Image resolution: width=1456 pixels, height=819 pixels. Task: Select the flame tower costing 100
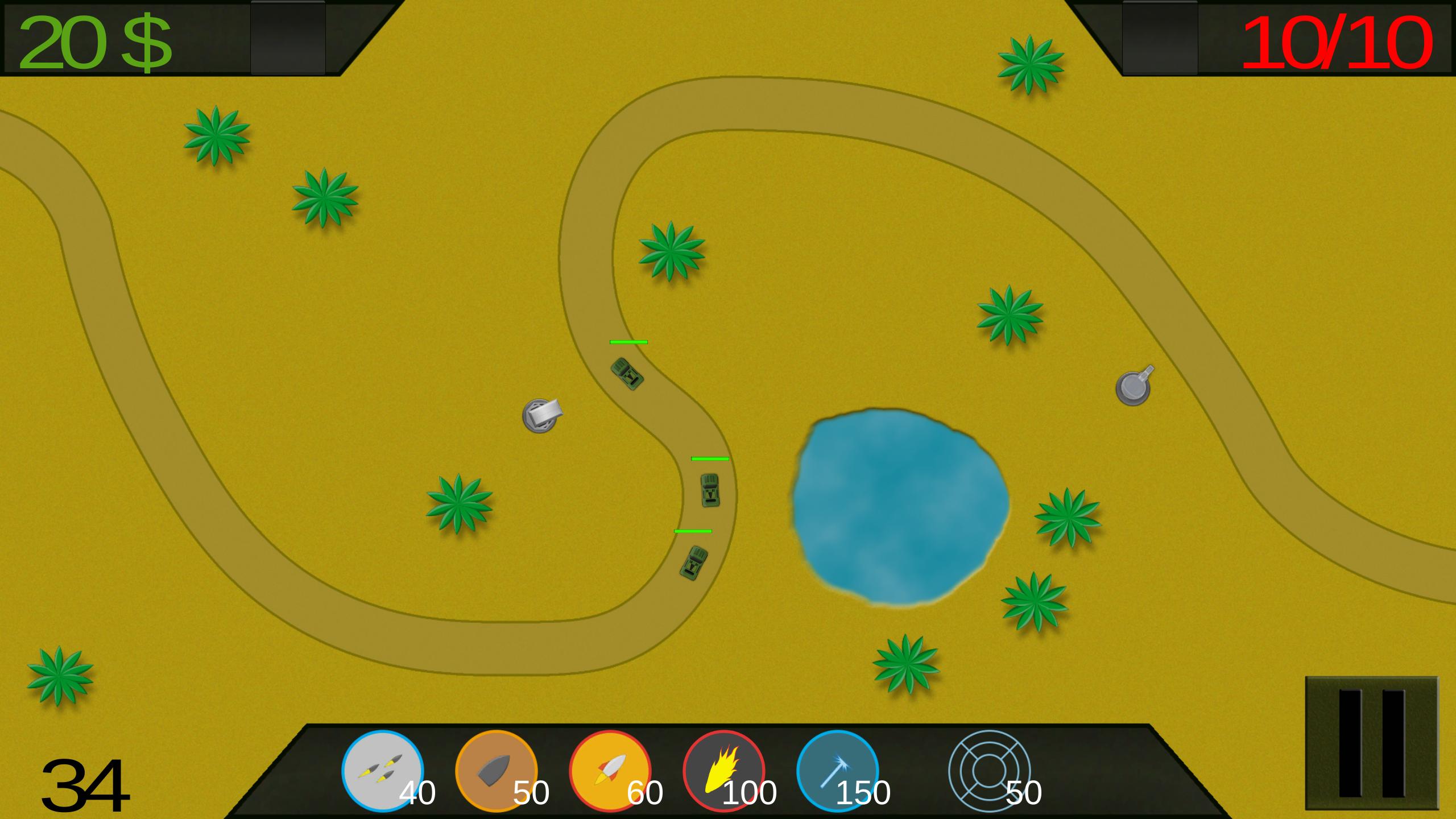tap(723, 771)
